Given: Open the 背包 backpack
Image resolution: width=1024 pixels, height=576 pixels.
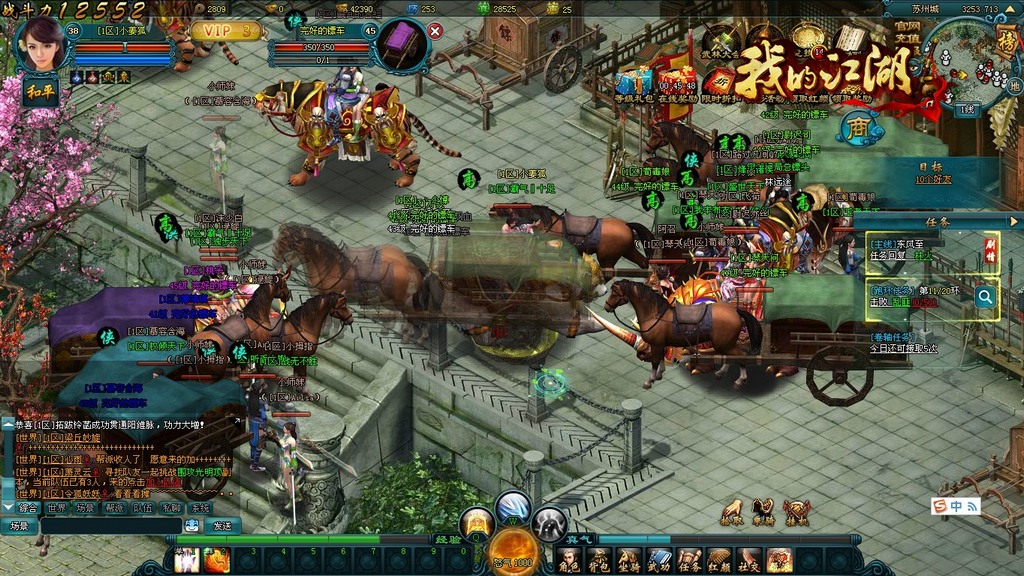Looking at the screenshot, I should click(600, 560).
